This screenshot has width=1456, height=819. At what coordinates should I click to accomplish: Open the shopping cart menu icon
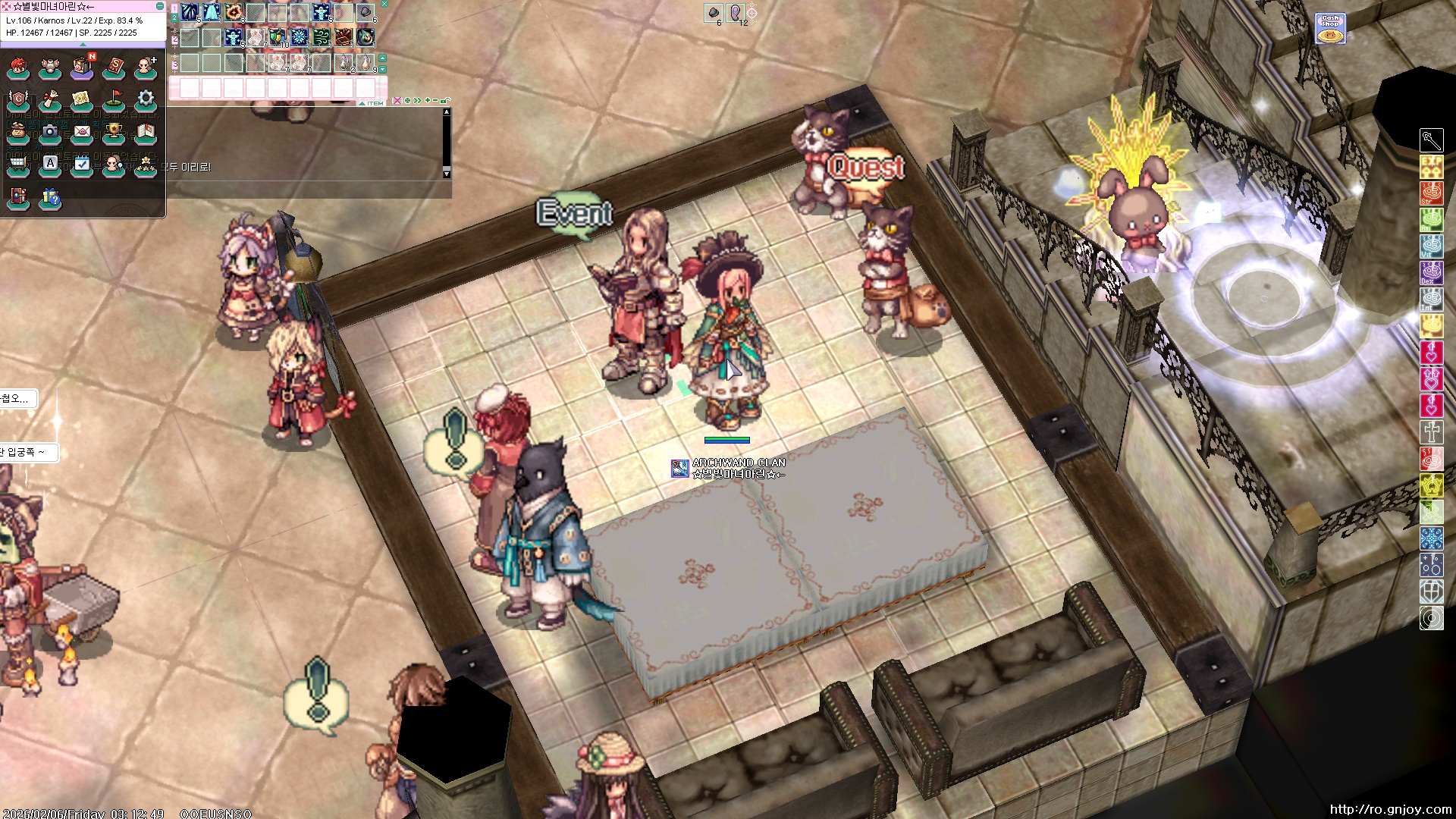18,164
